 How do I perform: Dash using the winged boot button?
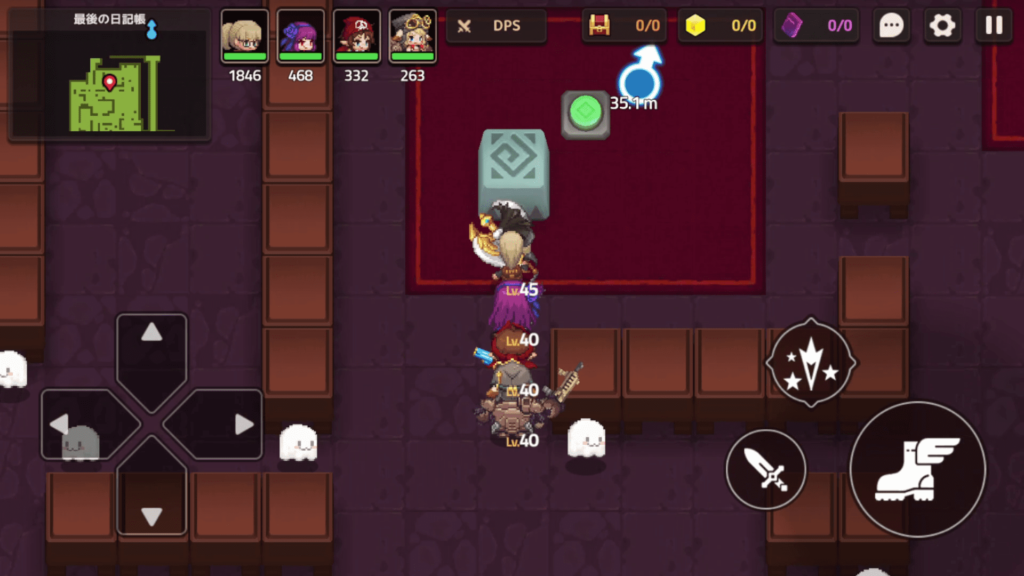917,469
